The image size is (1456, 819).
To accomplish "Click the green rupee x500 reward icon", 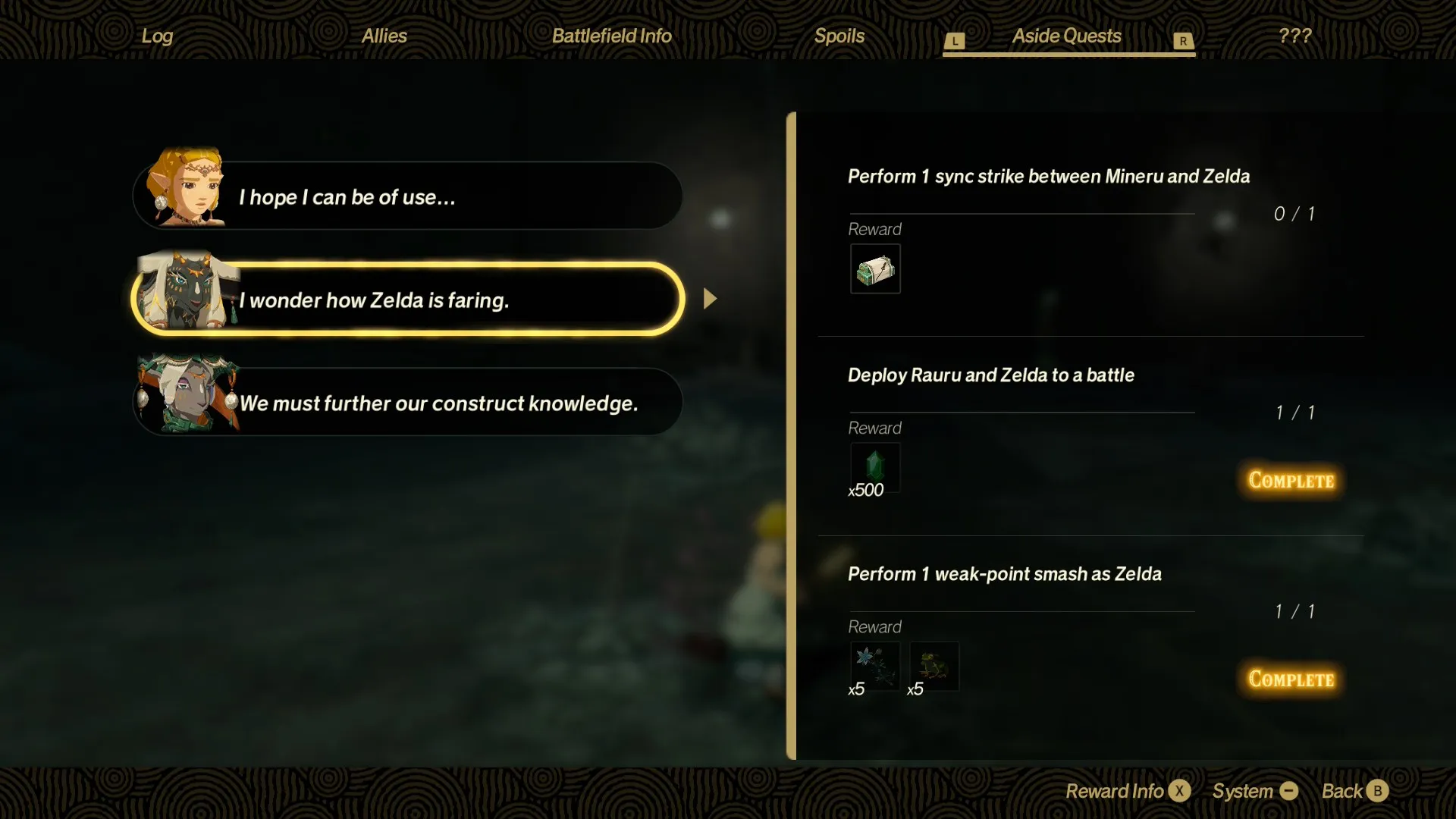I will tap(874, 466).
